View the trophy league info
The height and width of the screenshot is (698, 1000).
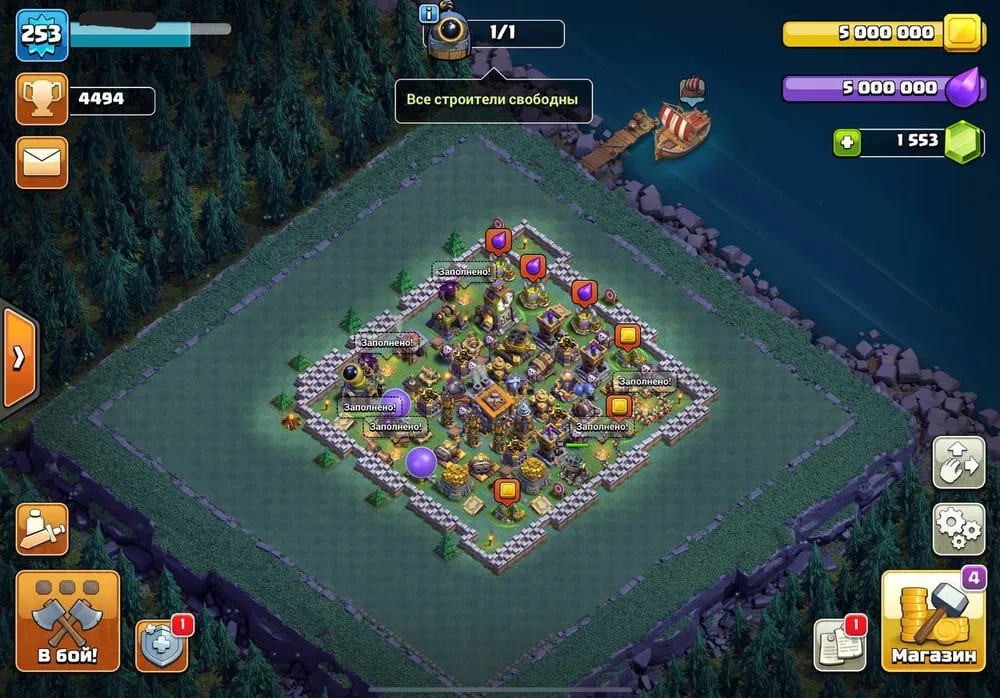(42, 100)
